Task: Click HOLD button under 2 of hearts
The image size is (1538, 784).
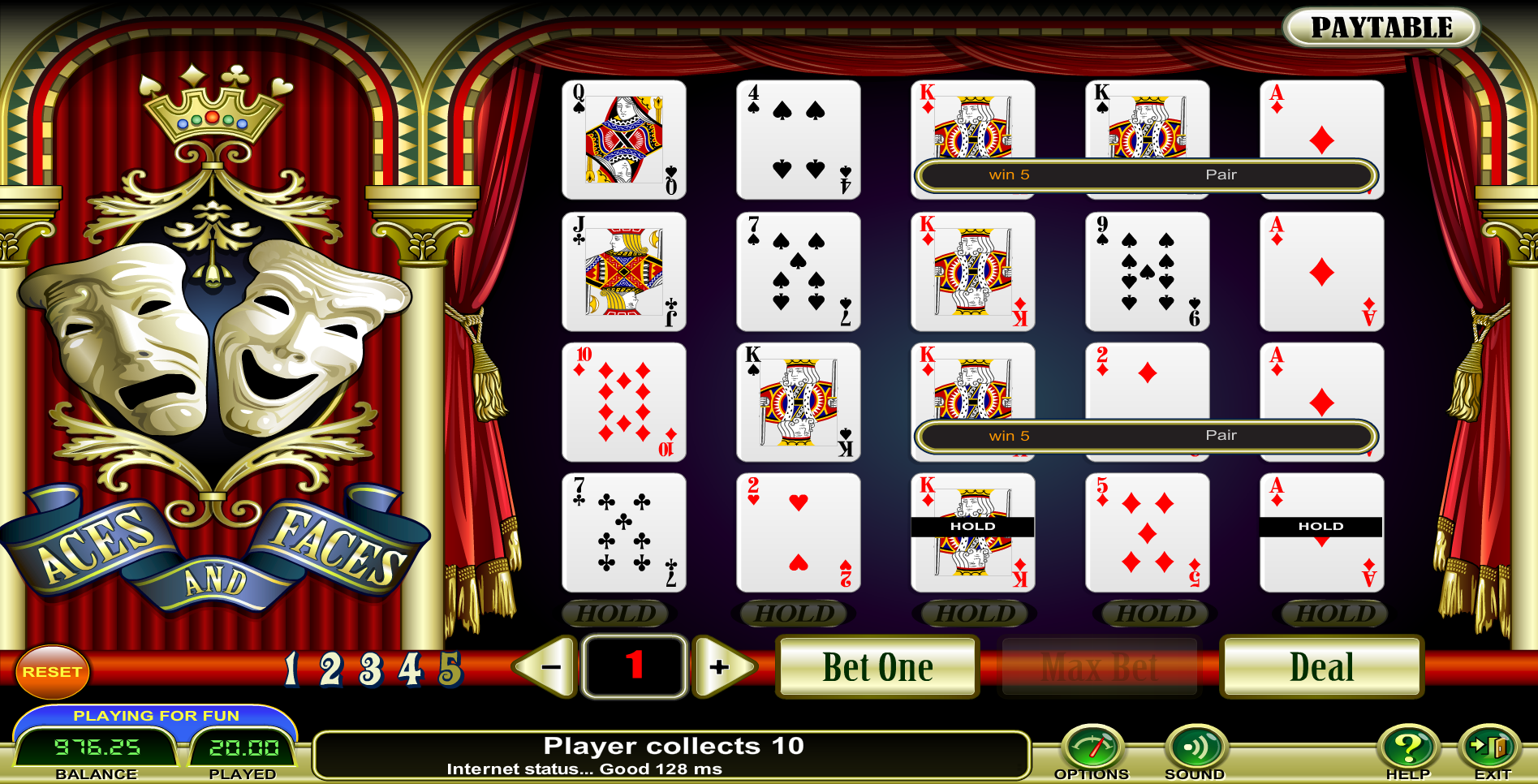Action: [795, 614]
